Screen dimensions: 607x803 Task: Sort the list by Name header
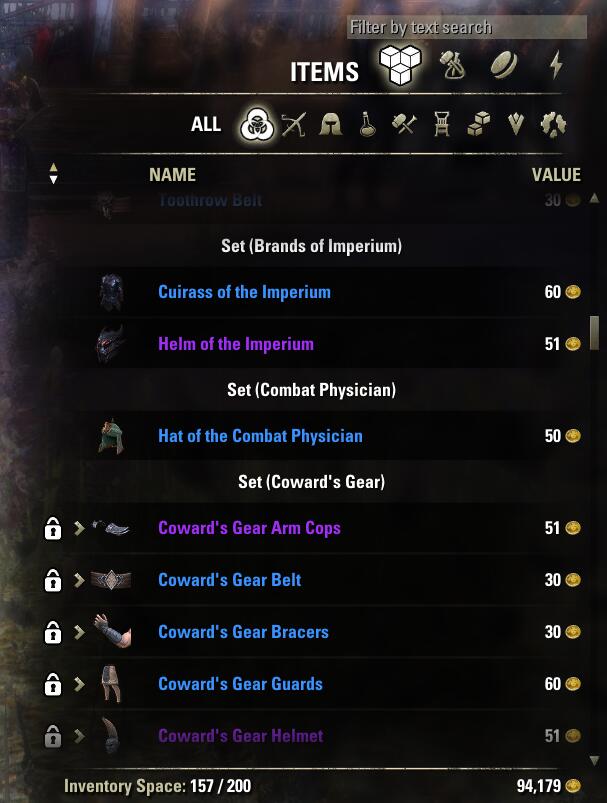[x=172, y=175]
